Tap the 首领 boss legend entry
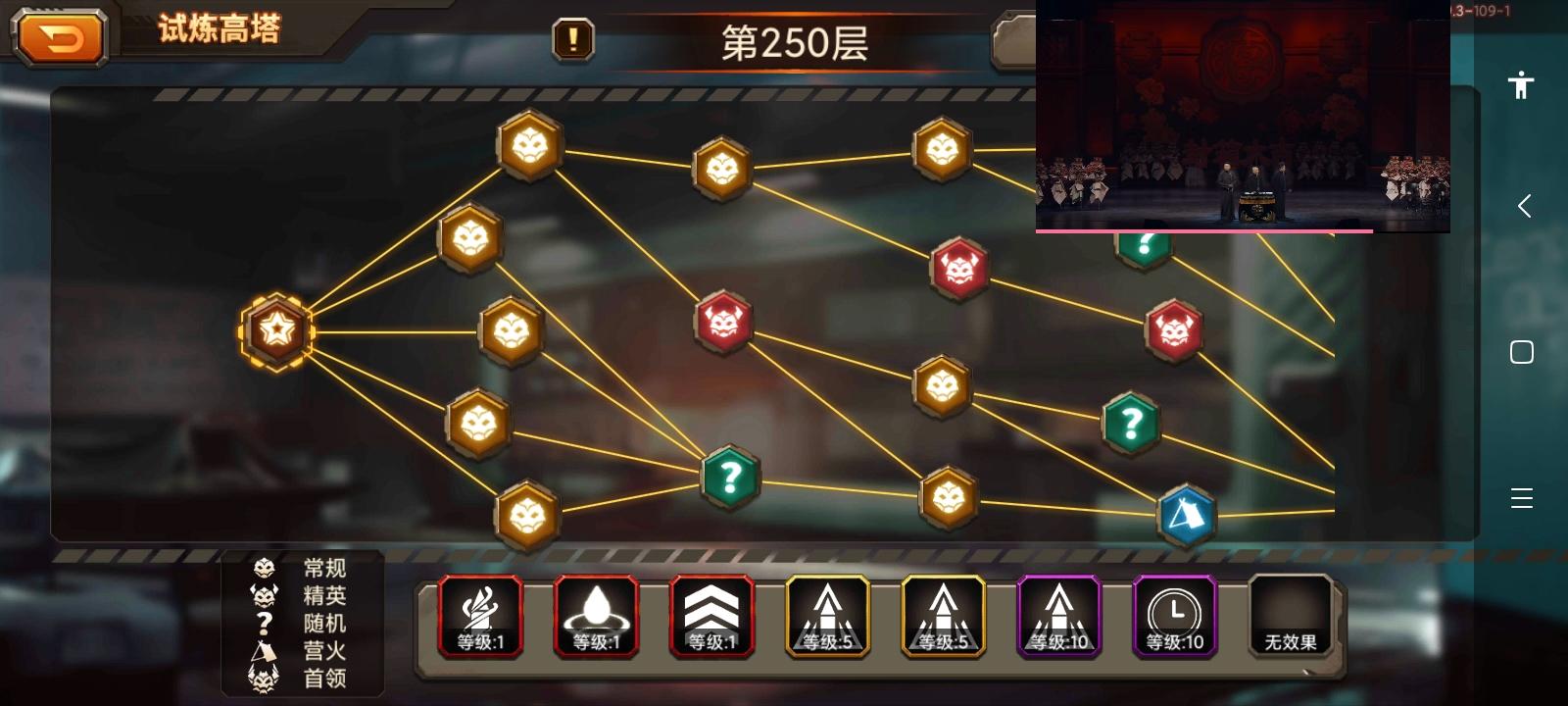1568x706 pixels. point(323,678)
